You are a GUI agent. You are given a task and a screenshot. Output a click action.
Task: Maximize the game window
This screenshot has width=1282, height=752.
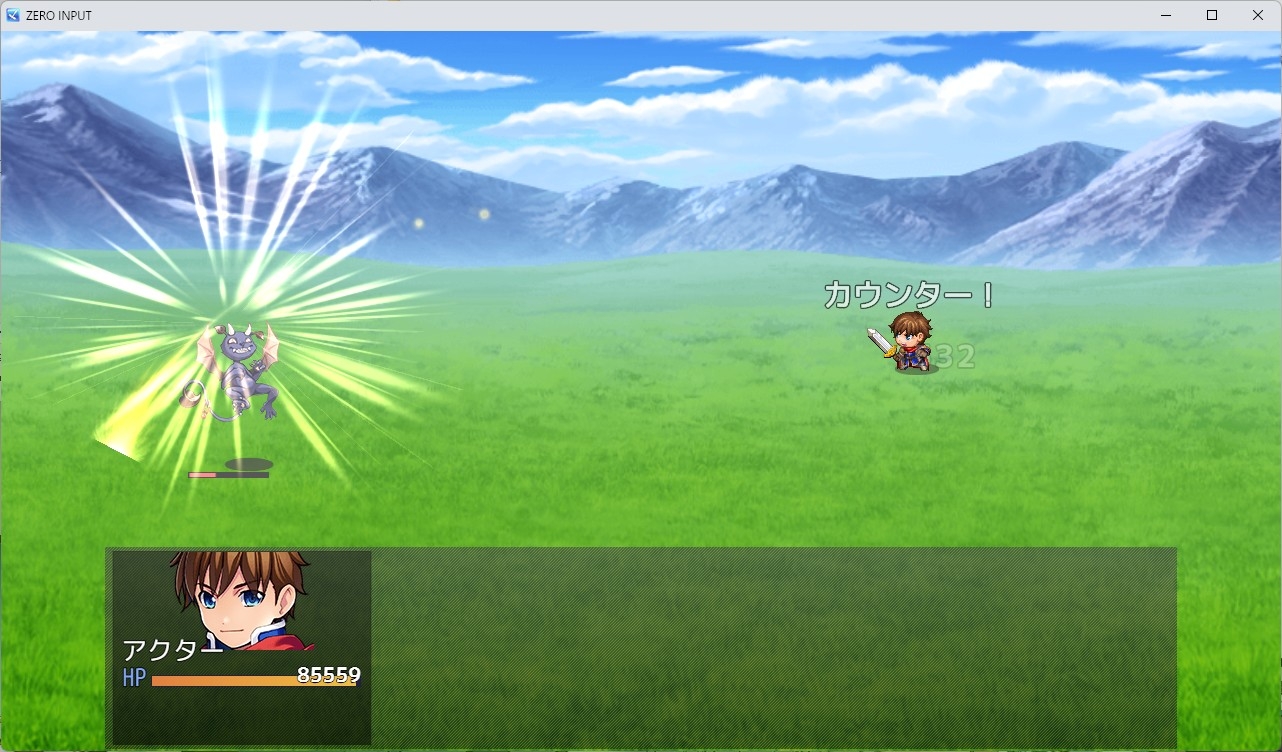click(1211, 15)
